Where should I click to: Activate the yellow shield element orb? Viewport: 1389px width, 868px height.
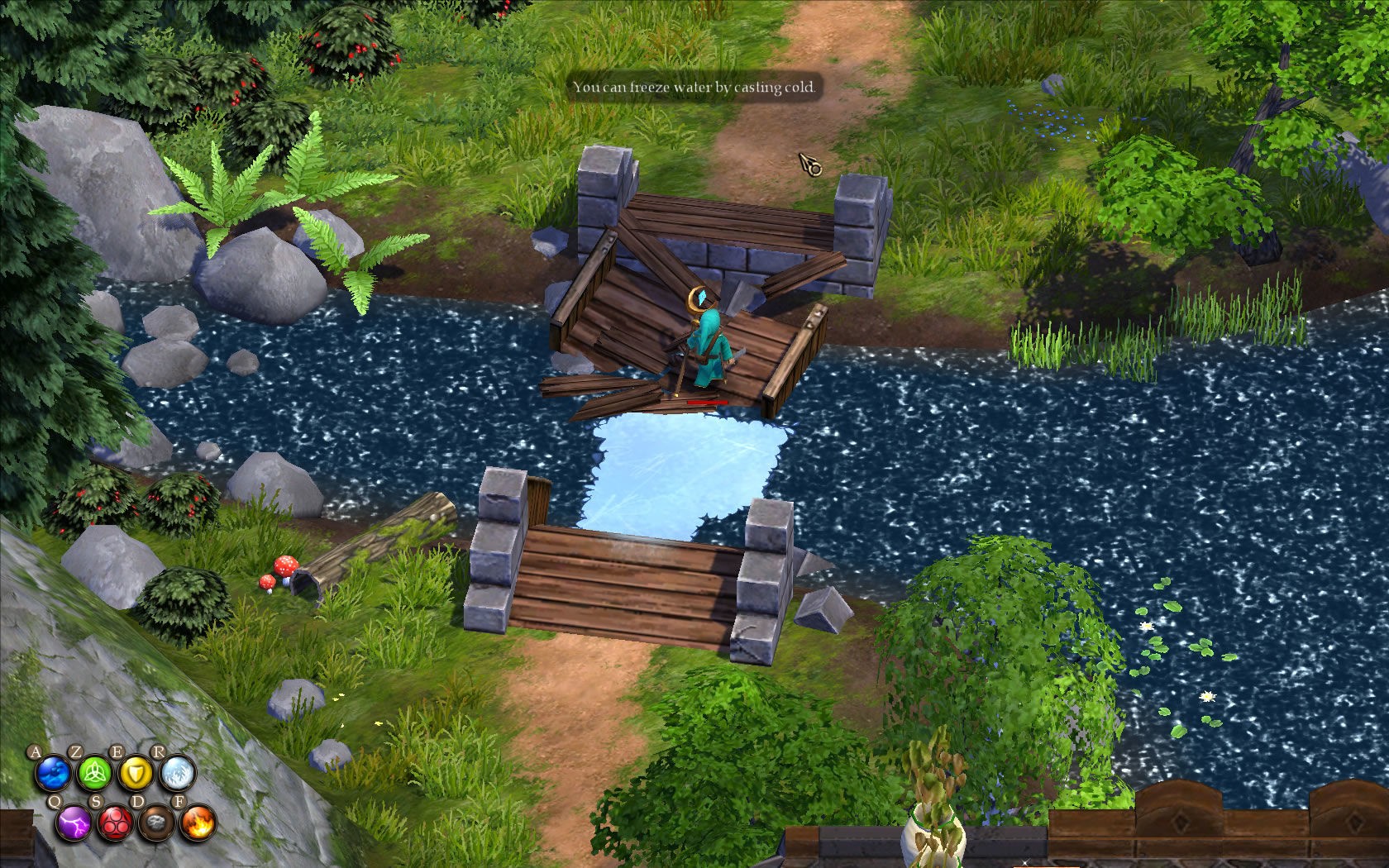pyautogui.click(x=135, y=774)
